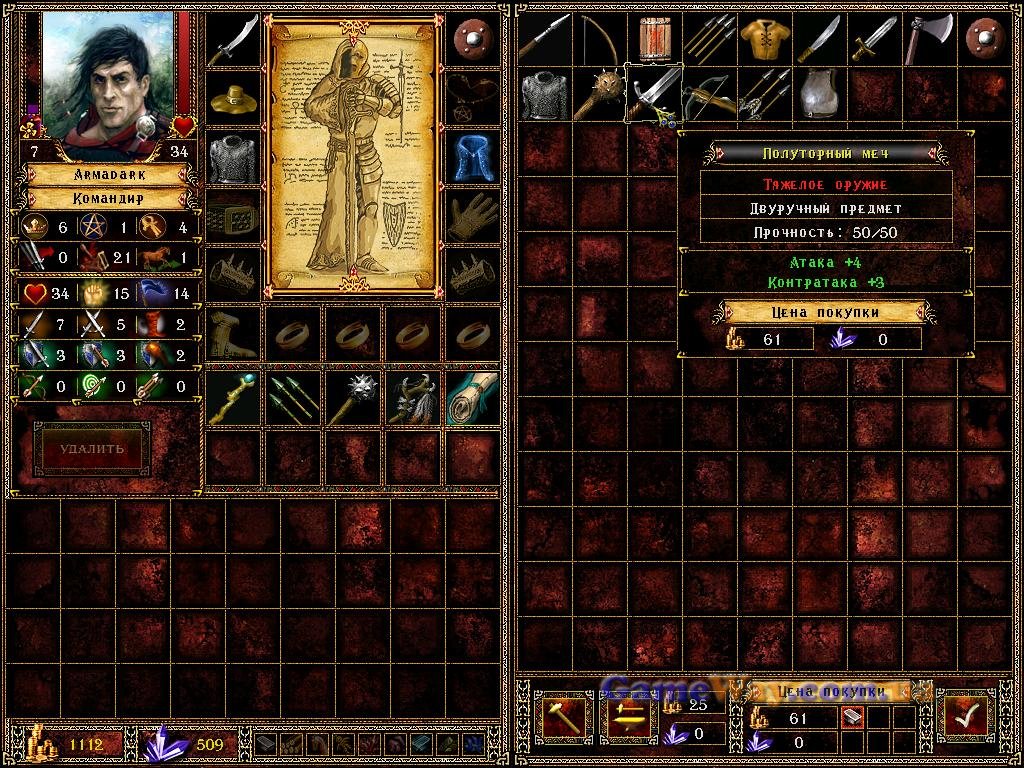1024x768 pixels.
Task: Pick the rolled scroll in hero inventory
Action: pyautogui.click(x=473, y=398)
